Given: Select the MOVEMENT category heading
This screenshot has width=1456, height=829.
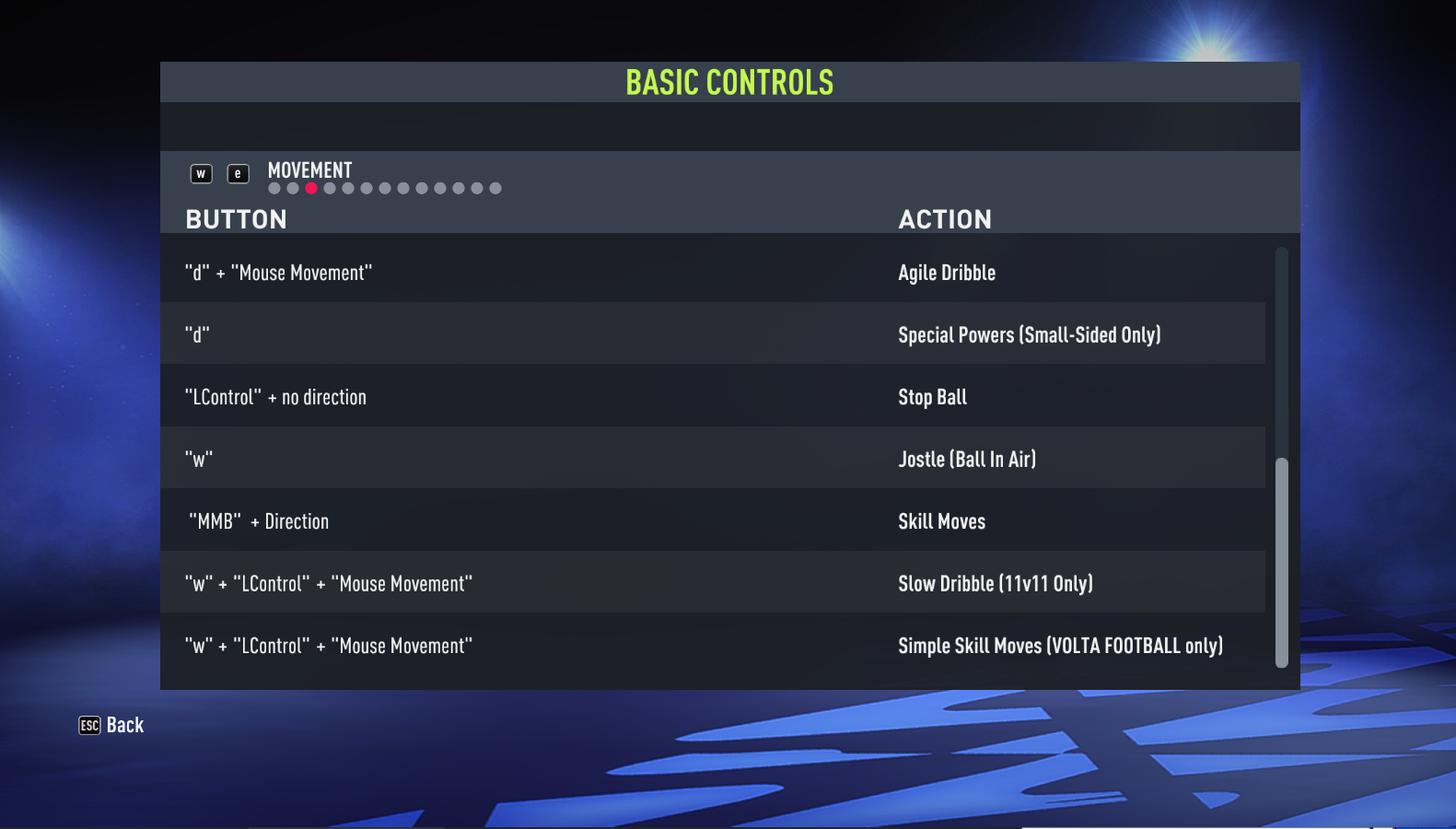Looking at the screenshot, I should tap(309, 170).
